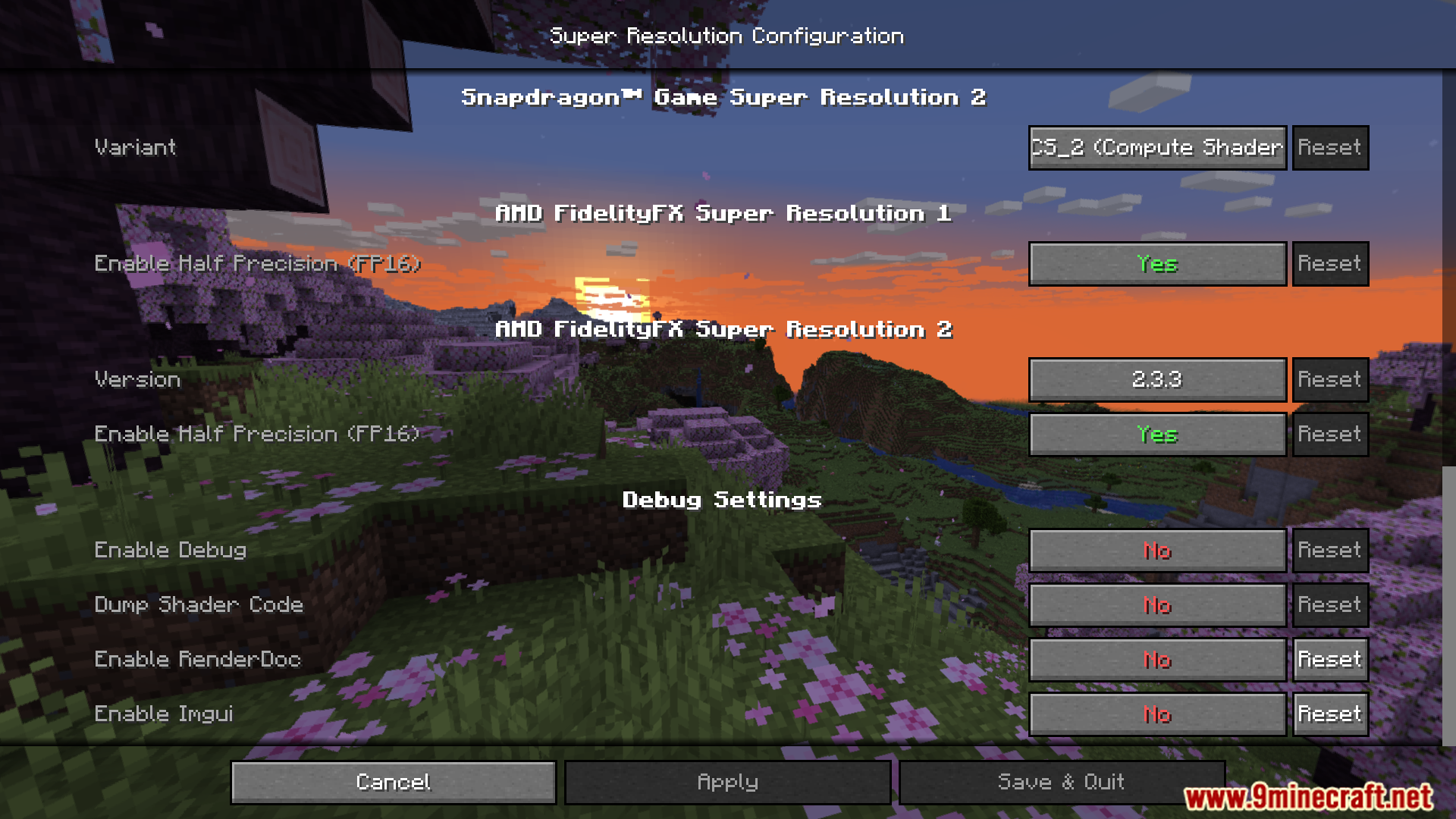This screenshot has width=1456, height=819.
Task: Toggle Half Precision under FidelityFX Super Resolution 2
Action: click(x=1156, y=434)
